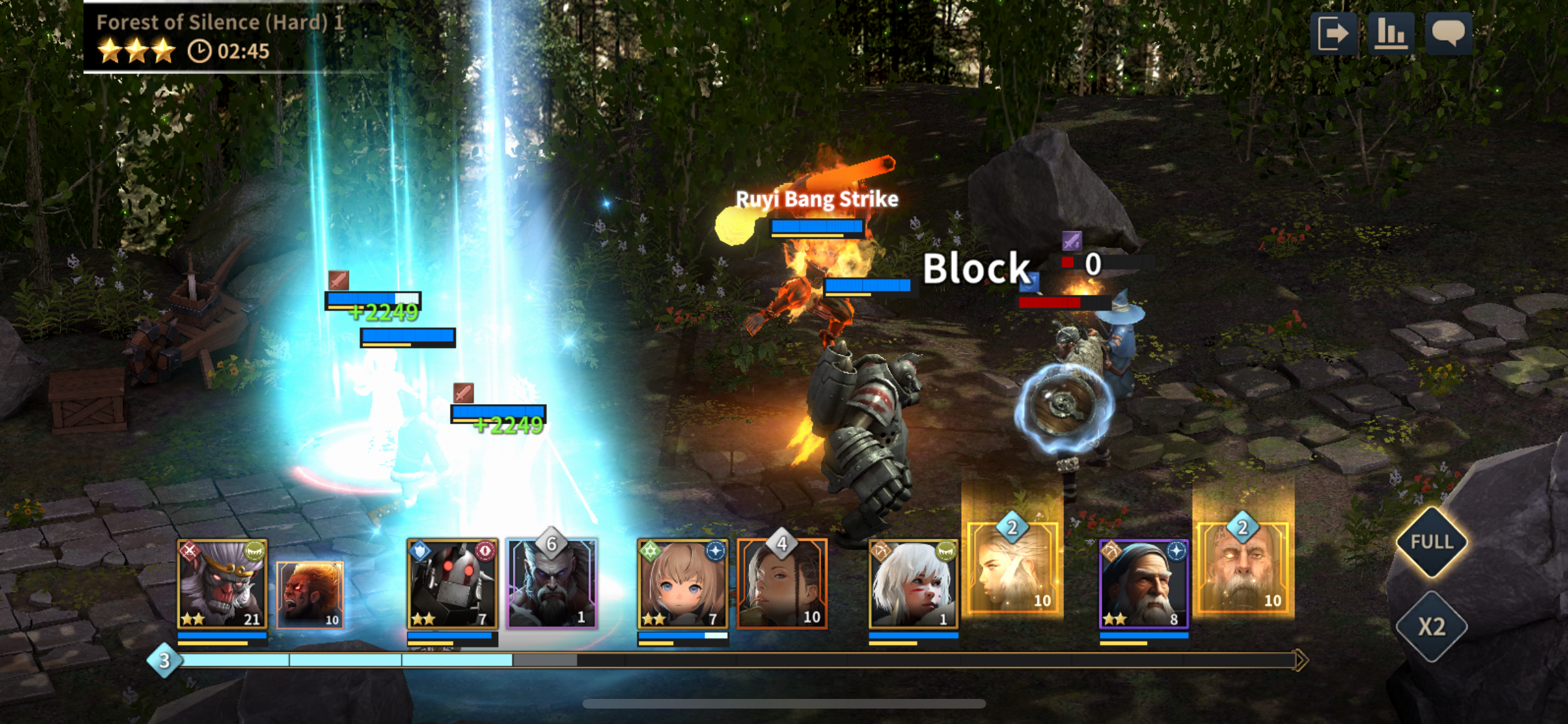Open the battle statistics bar chart

pyautogui.click(x=1390, y=33)
